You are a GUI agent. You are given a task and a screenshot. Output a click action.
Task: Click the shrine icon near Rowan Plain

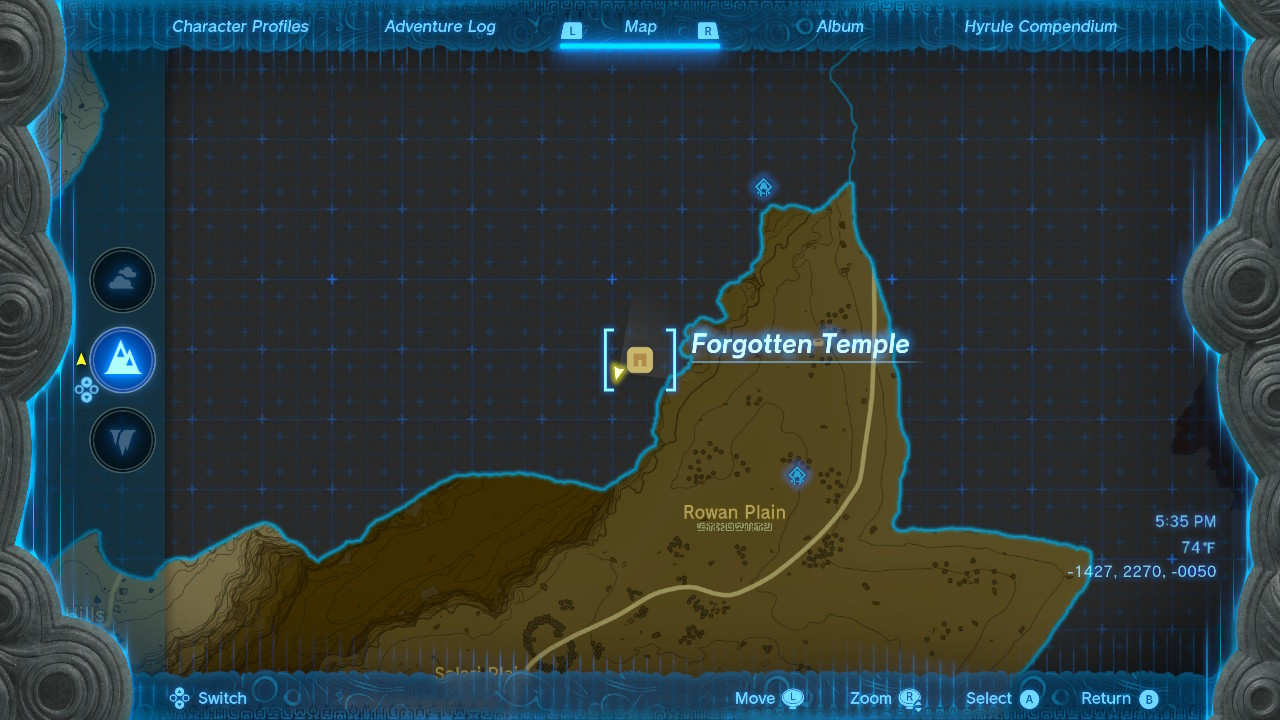coord(796,477)
